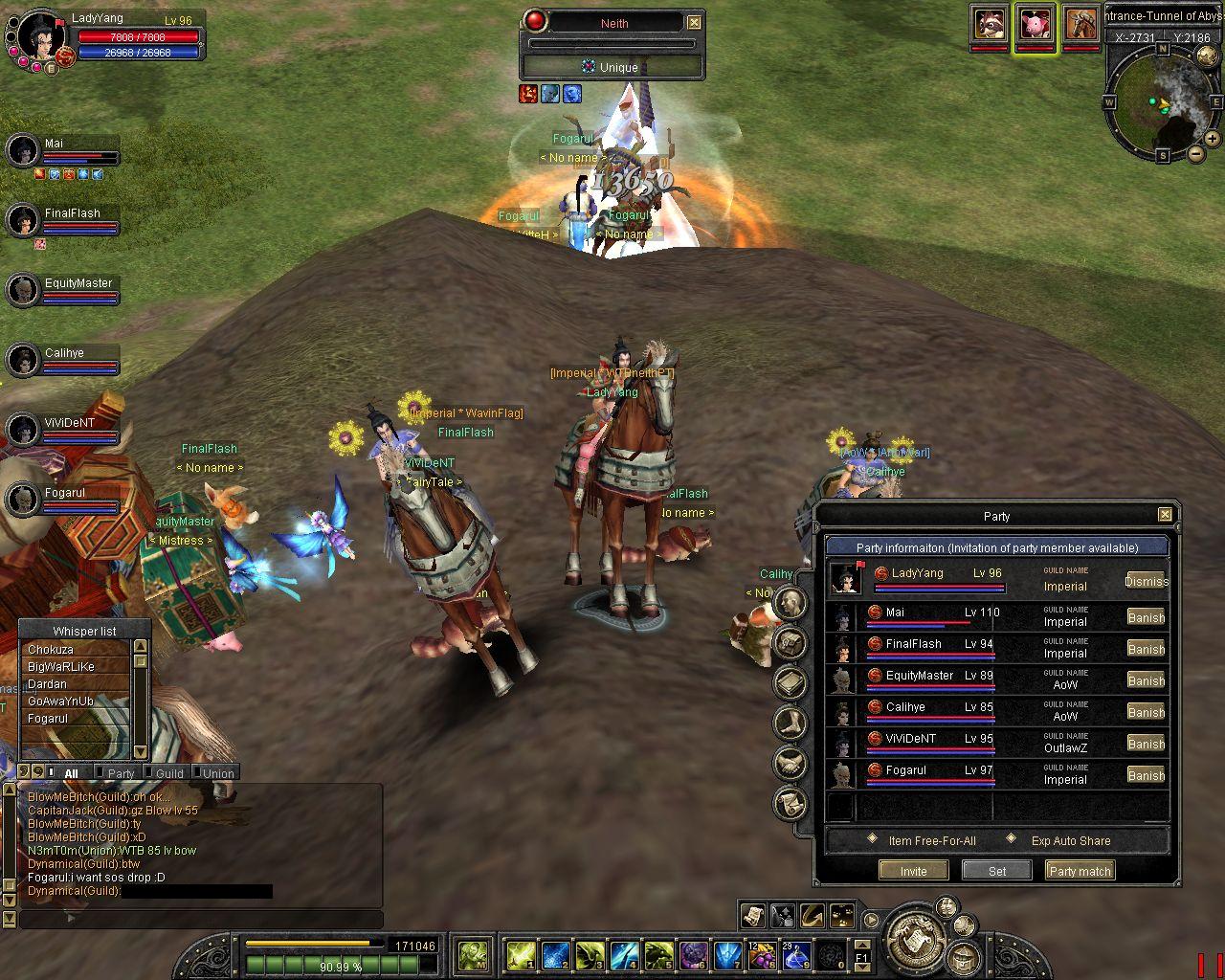Close the Neith target window
The image size is (1225, 980).
[x=694, y=23]
